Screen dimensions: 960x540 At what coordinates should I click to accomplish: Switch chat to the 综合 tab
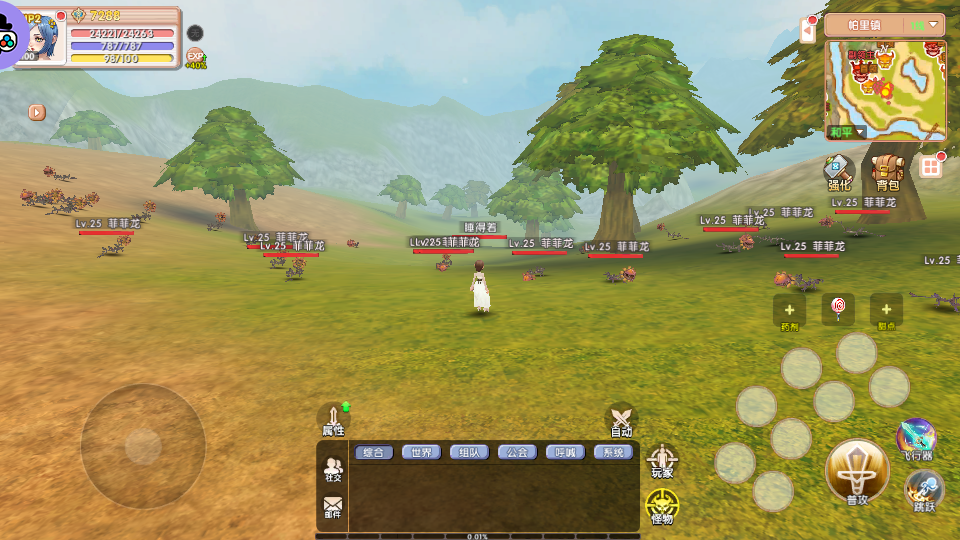[373, 452]
